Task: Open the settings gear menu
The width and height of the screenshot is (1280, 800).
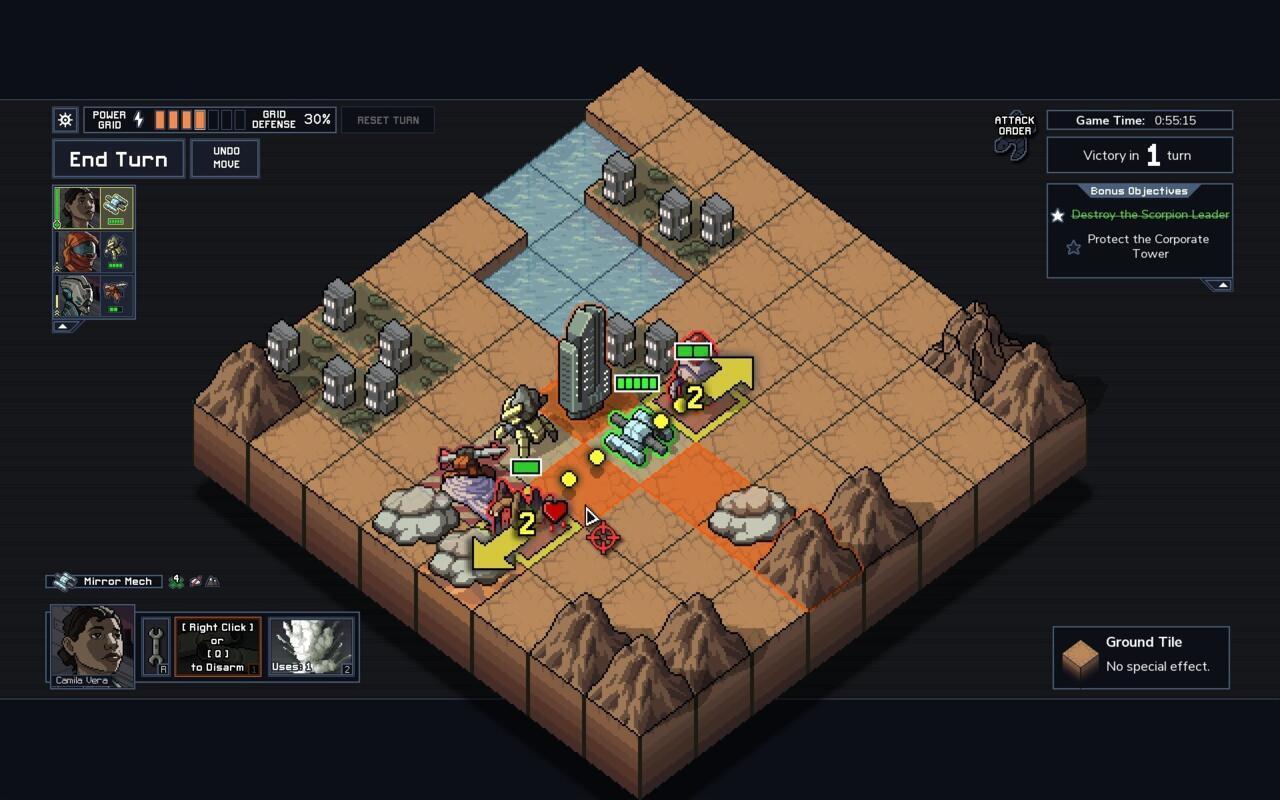Action: (64, 119)
